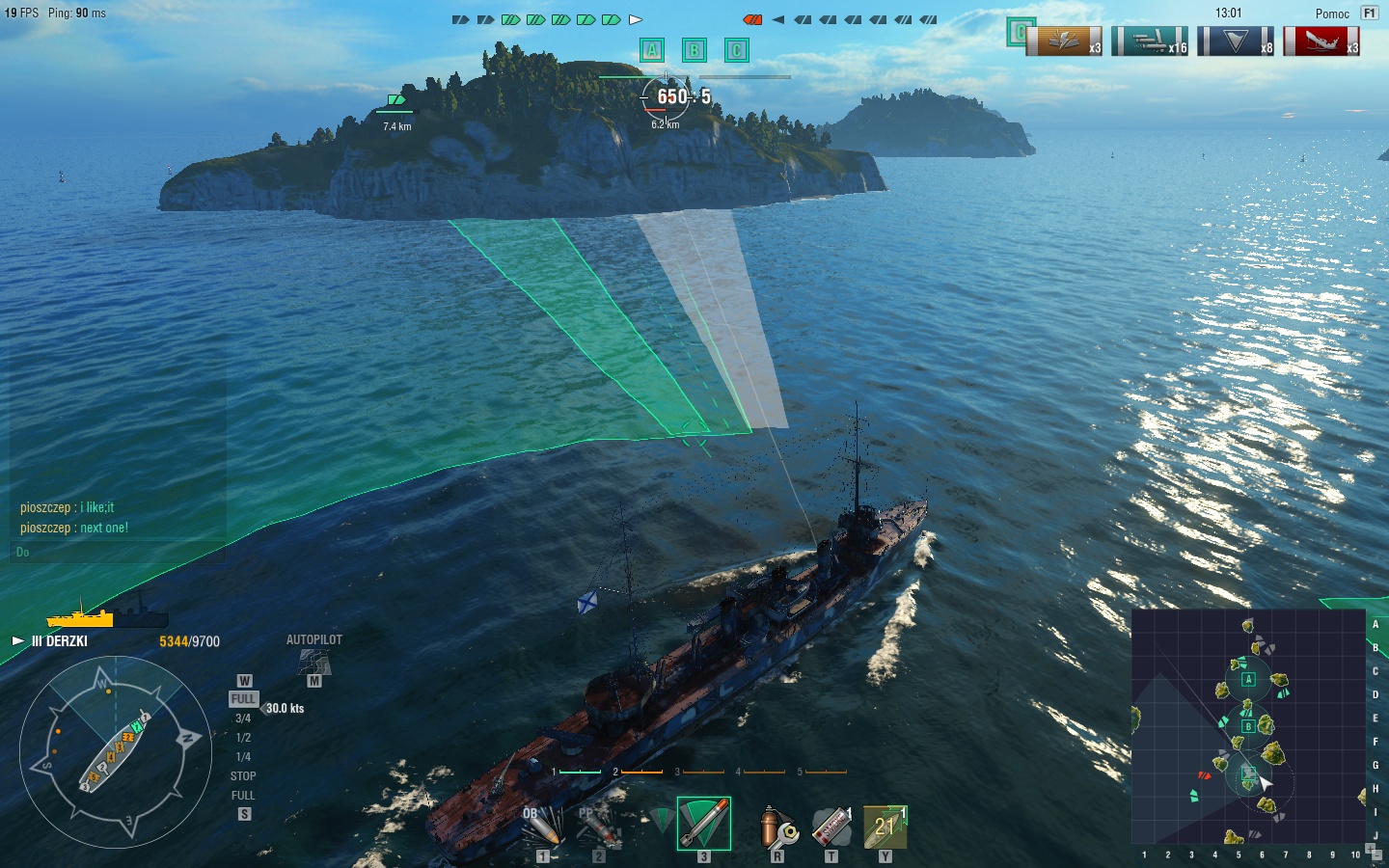The height and width of the screenshot is (868, 1389).
Task: Set engine telegraph to STOP
Action: pos(243,776)
